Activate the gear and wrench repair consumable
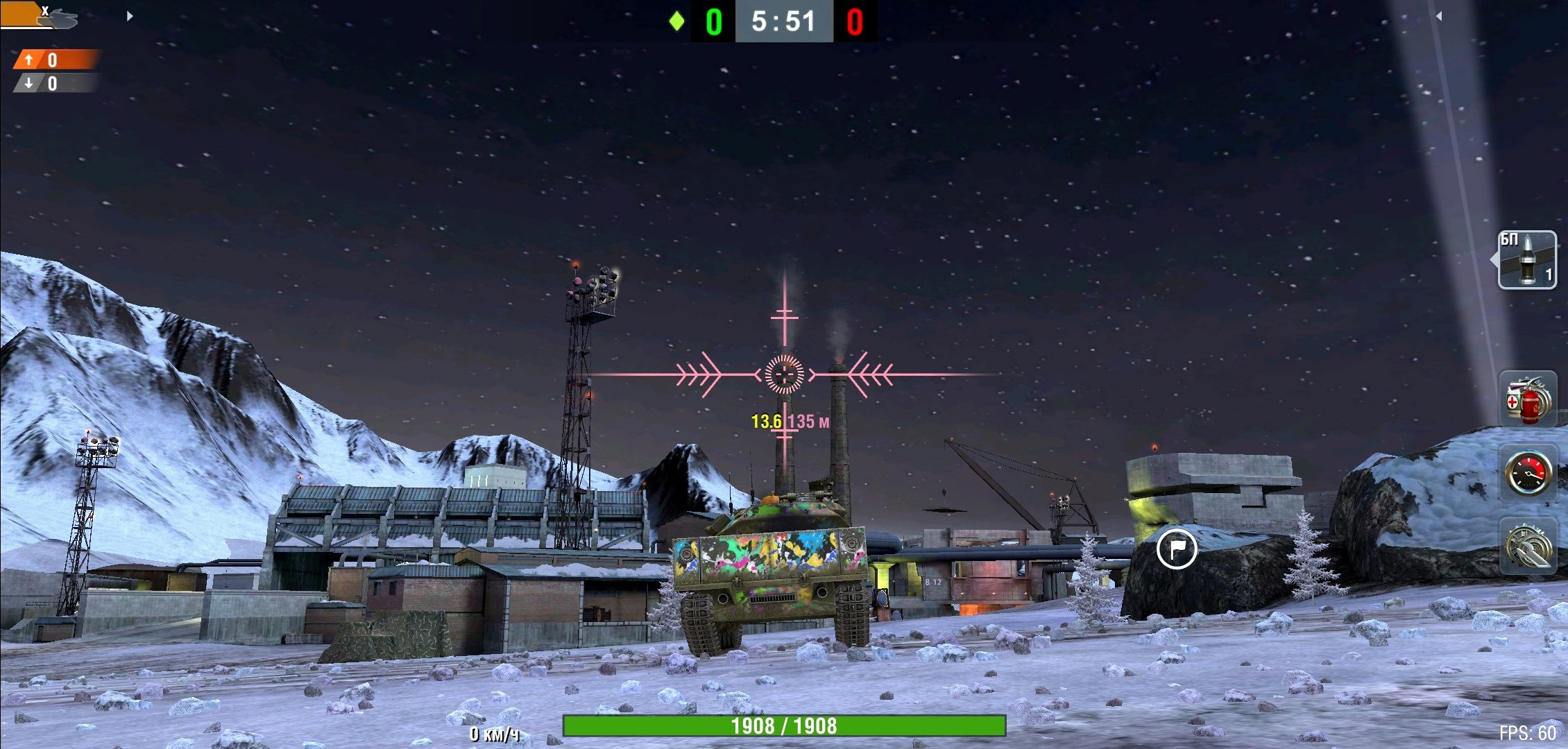 pyautogui.click(x=1527, y=546)
